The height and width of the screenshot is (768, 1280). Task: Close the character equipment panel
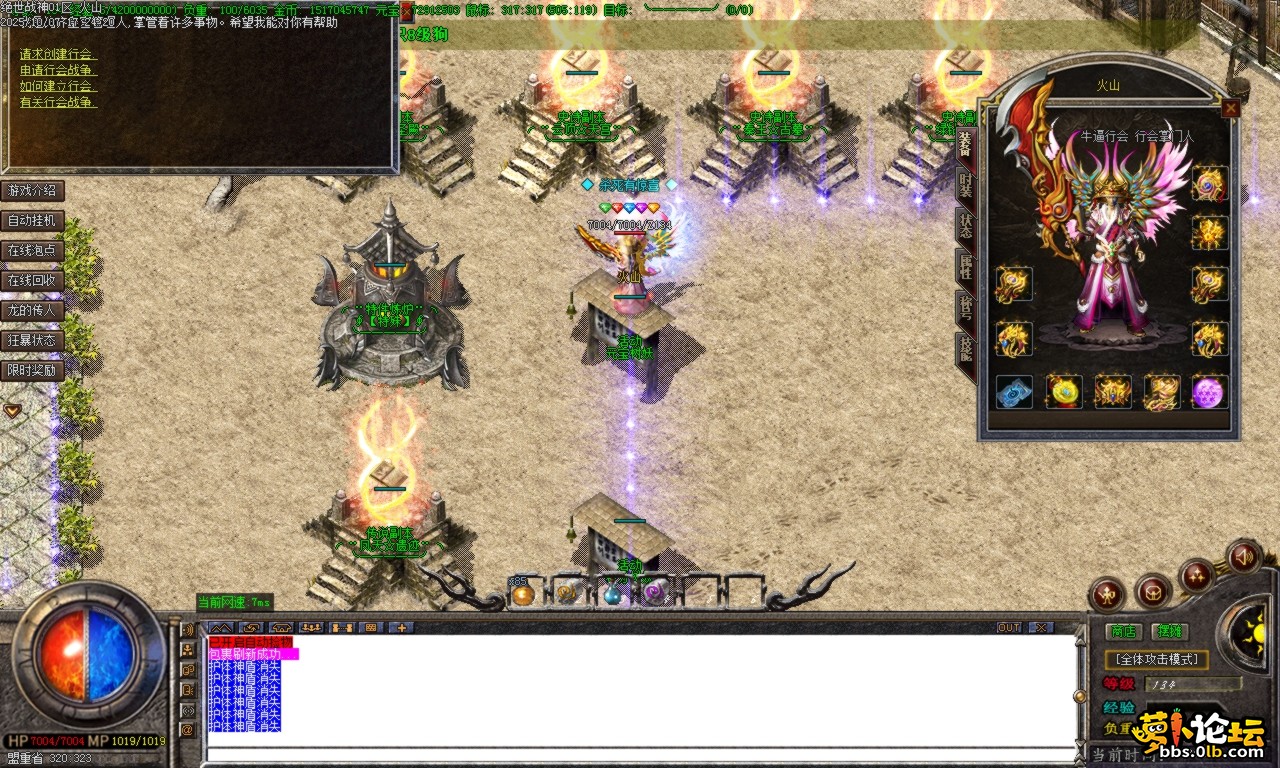click(x=1230, y=108)
